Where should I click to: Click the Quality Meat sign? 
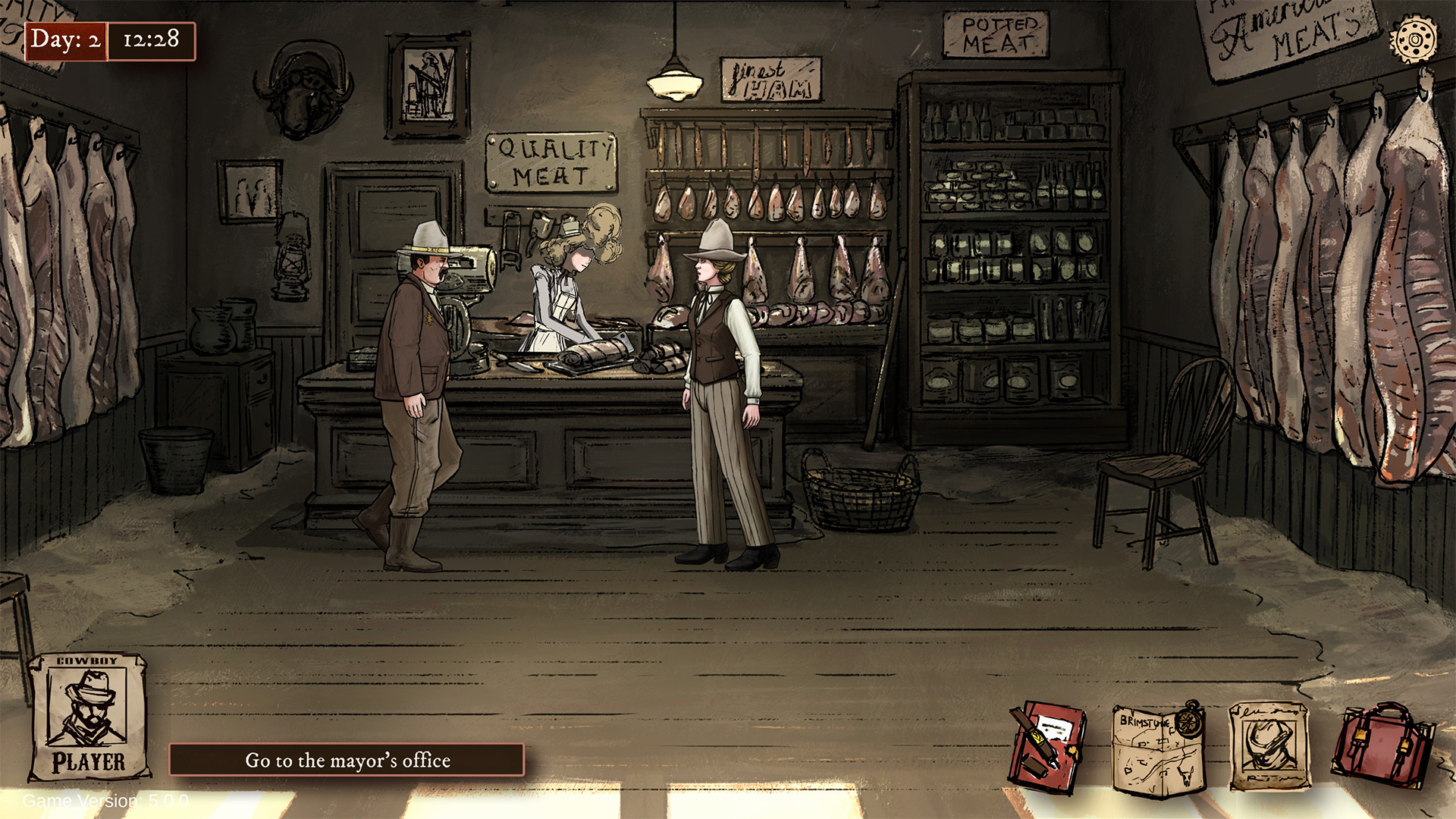pyautogui.click(x=551, y=162)
